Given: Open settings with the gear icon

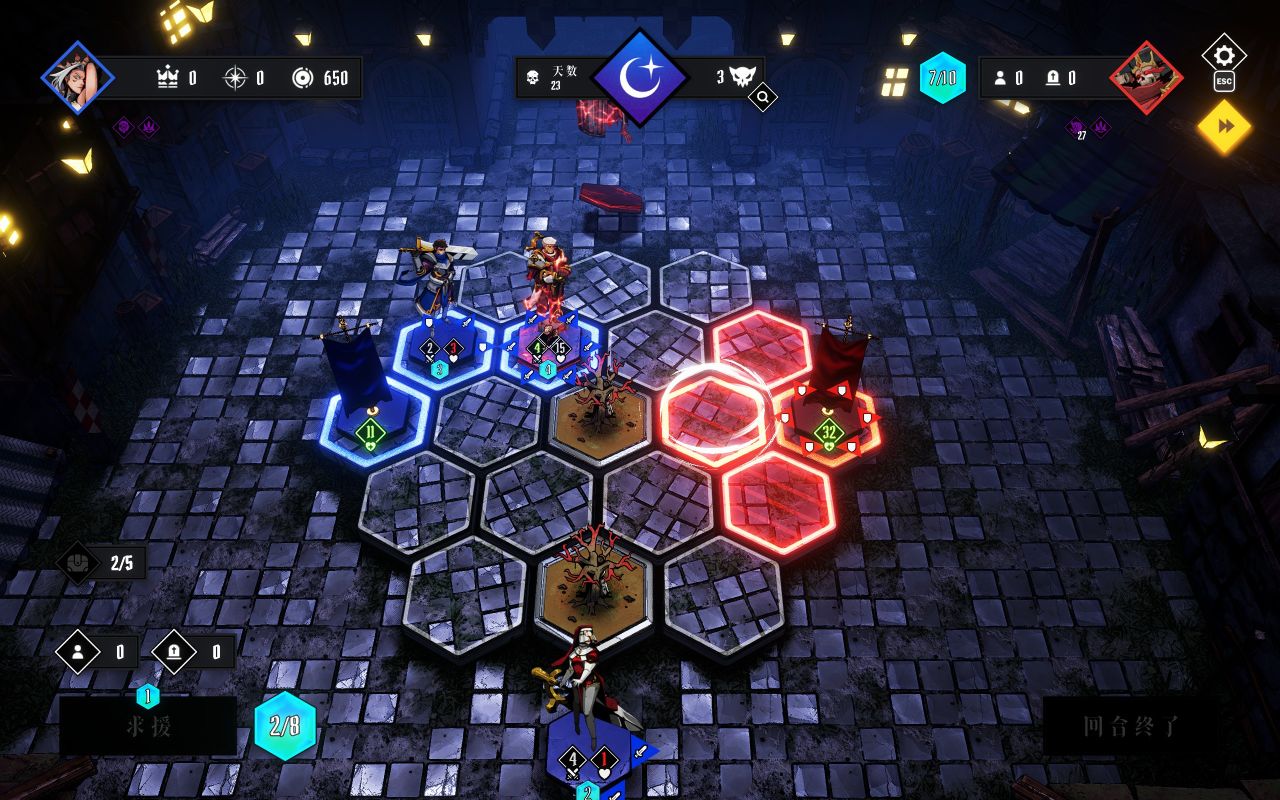Looking at the screenshot, I should tap(1223, 53).
